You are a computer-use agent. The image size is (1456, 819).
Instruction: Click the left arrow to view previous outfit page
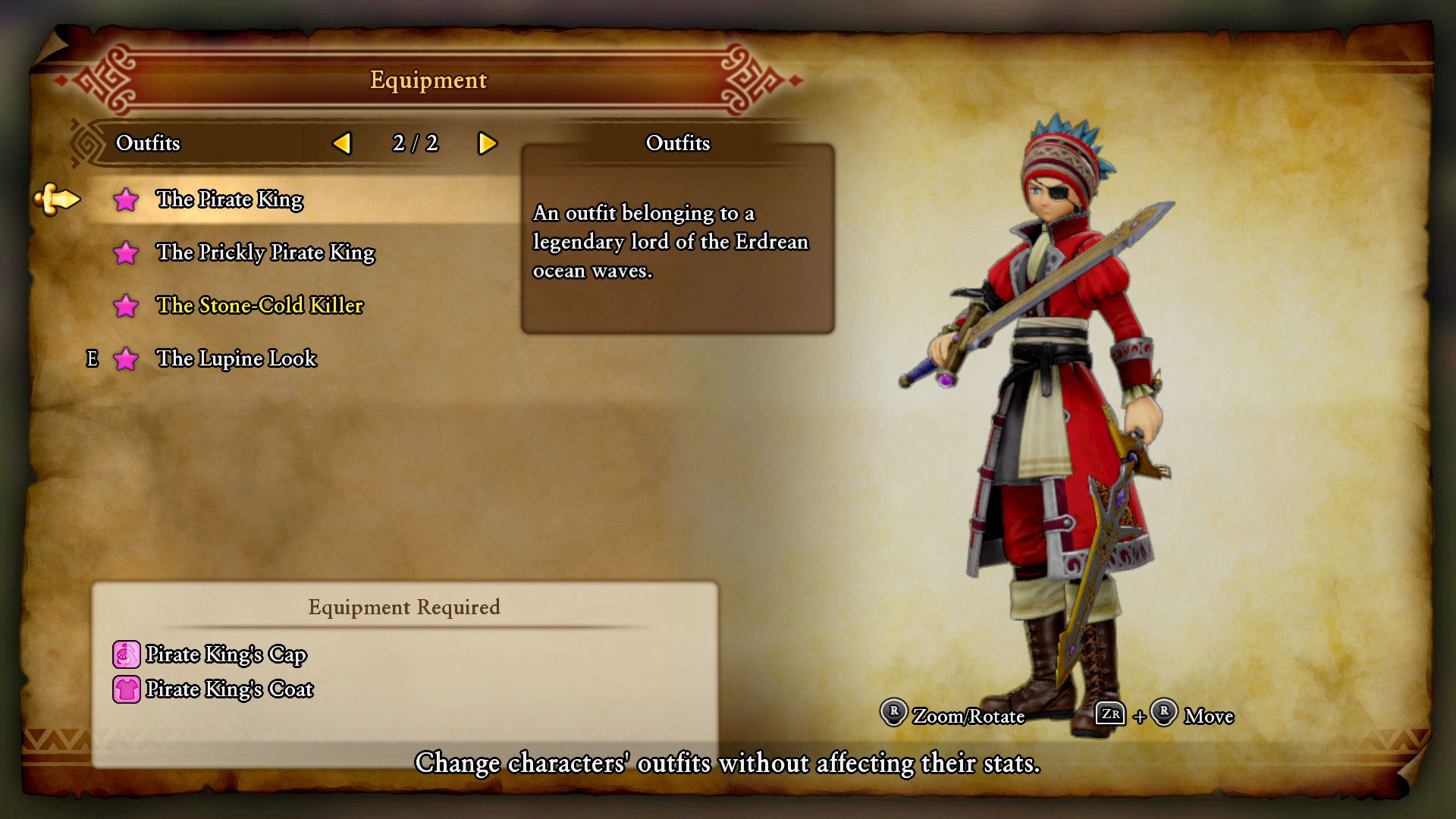(x=343, y=143)
